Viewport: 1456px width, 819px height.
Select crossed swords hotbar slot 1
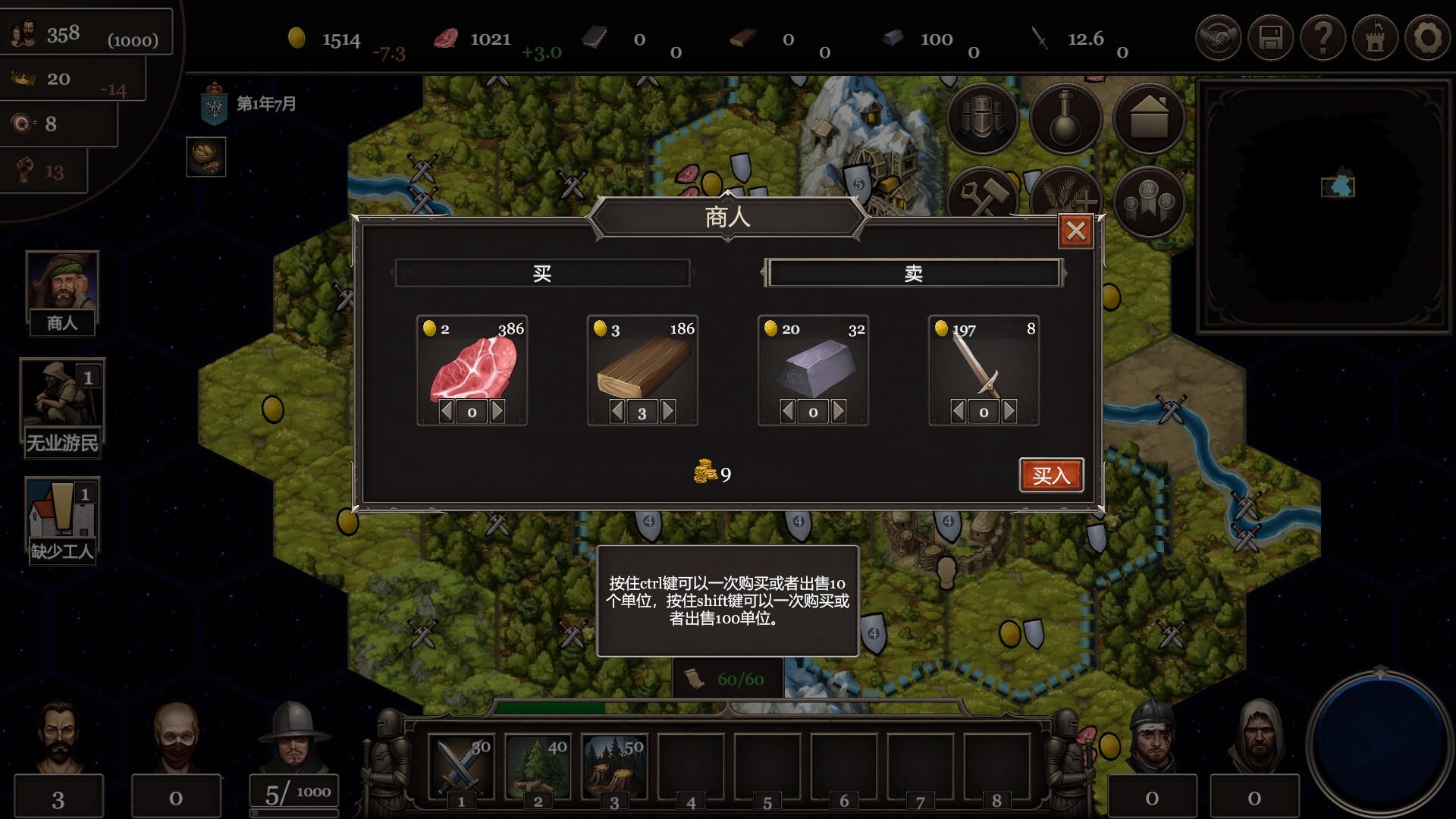click(x=460, y=766)
